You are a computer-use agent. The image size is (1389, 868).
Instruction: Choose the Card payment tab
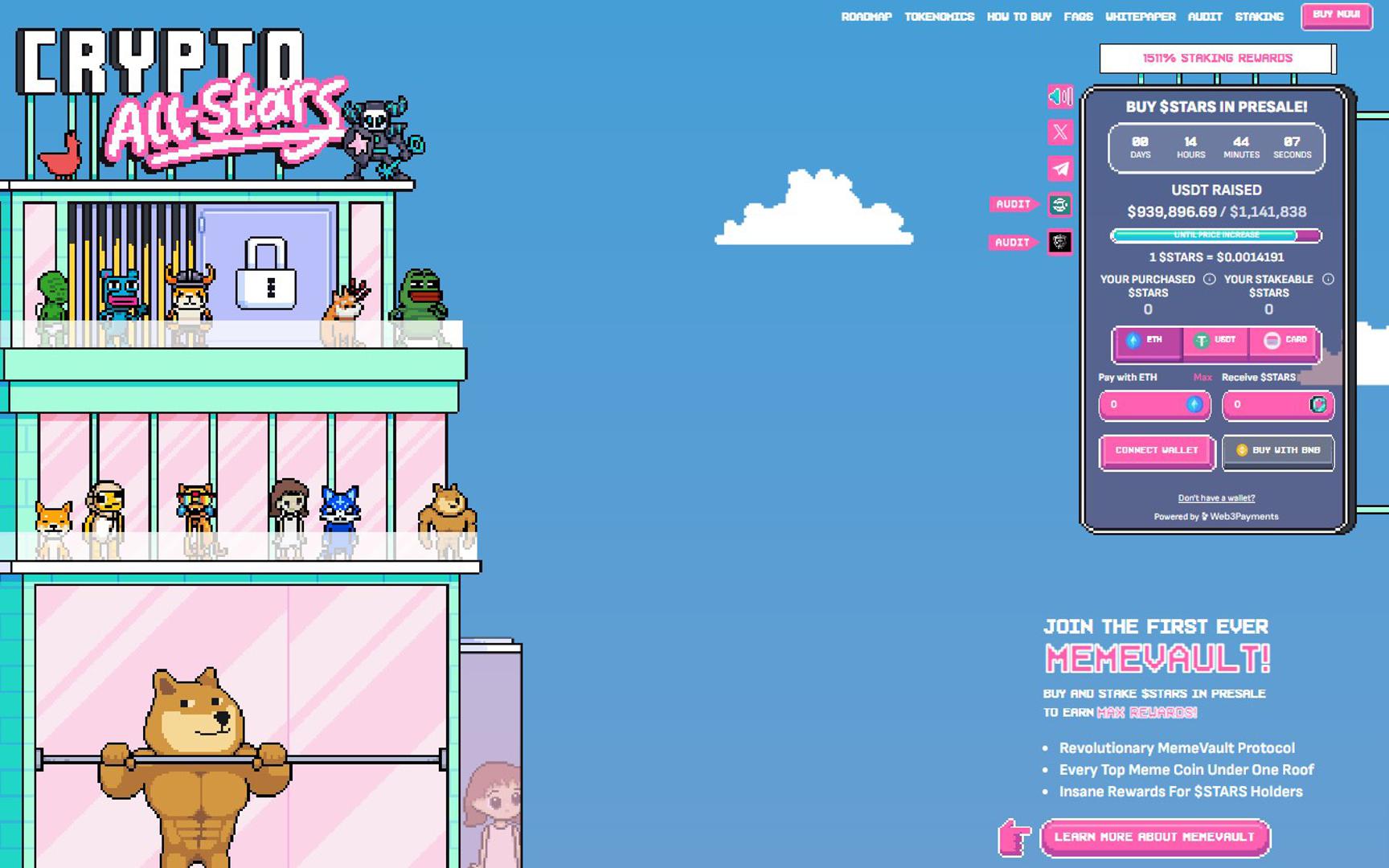1285,341
